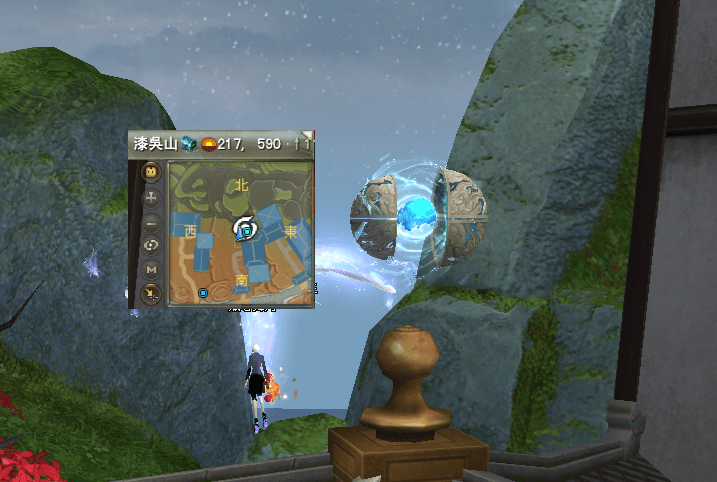
Task: Click the sun icon in minimap header
Action: pos(208,144)
